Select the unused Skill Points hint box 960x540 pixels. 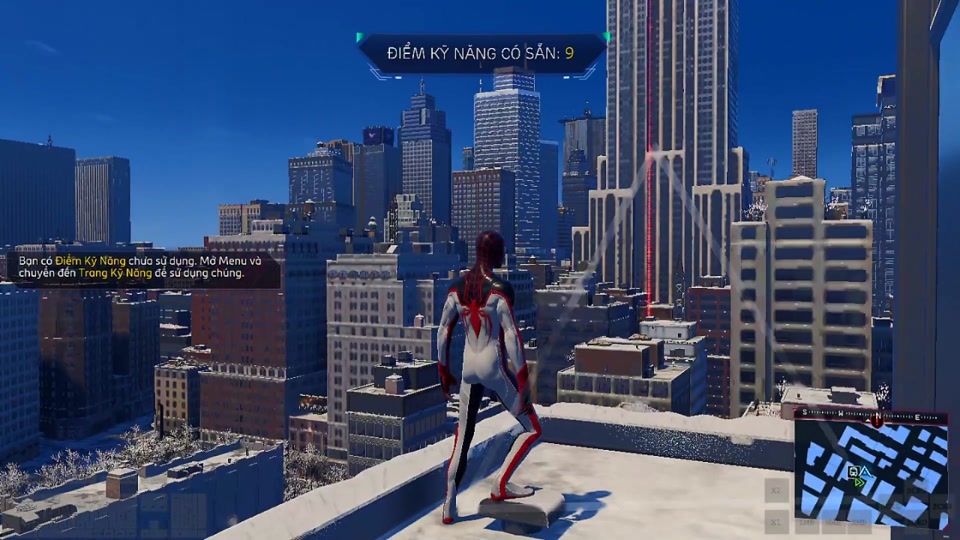140,267
